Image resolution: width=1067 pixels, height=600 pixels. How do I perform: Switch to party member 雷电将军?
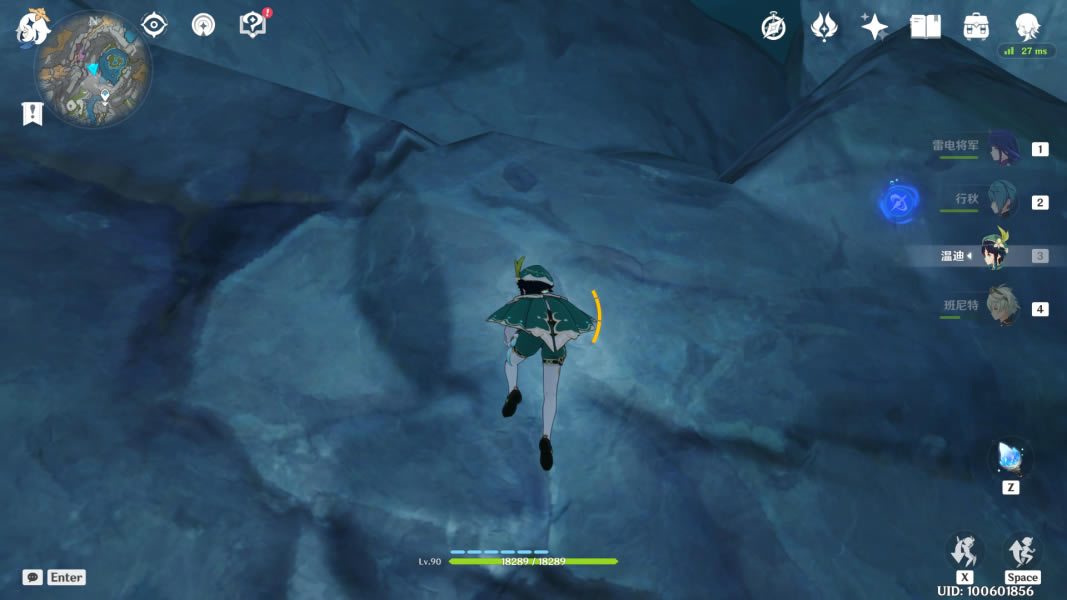(x=1002, y=148)
